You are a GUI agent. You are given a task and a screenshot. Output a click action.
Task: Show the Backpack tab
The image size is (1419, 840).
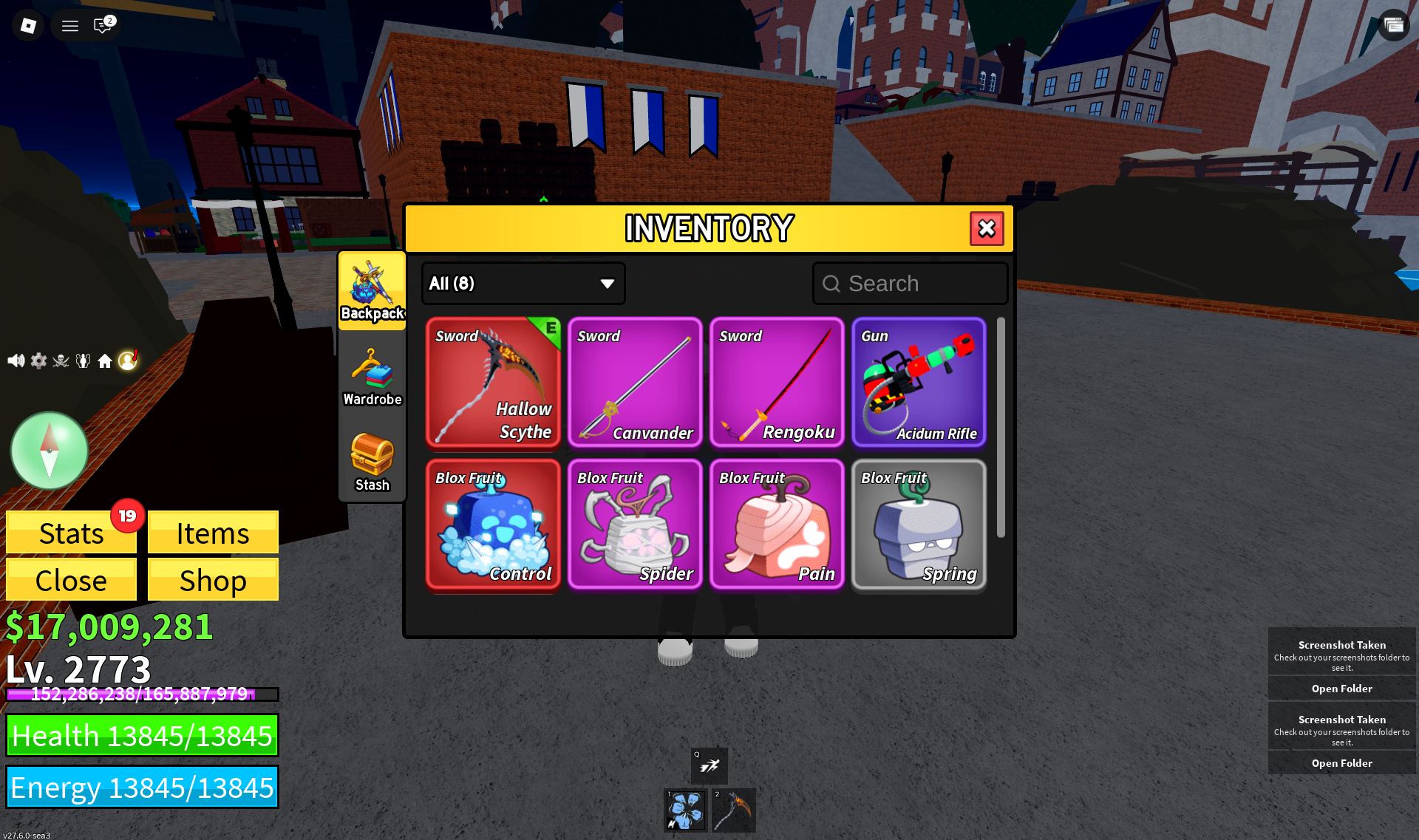(x=372, y=291)
